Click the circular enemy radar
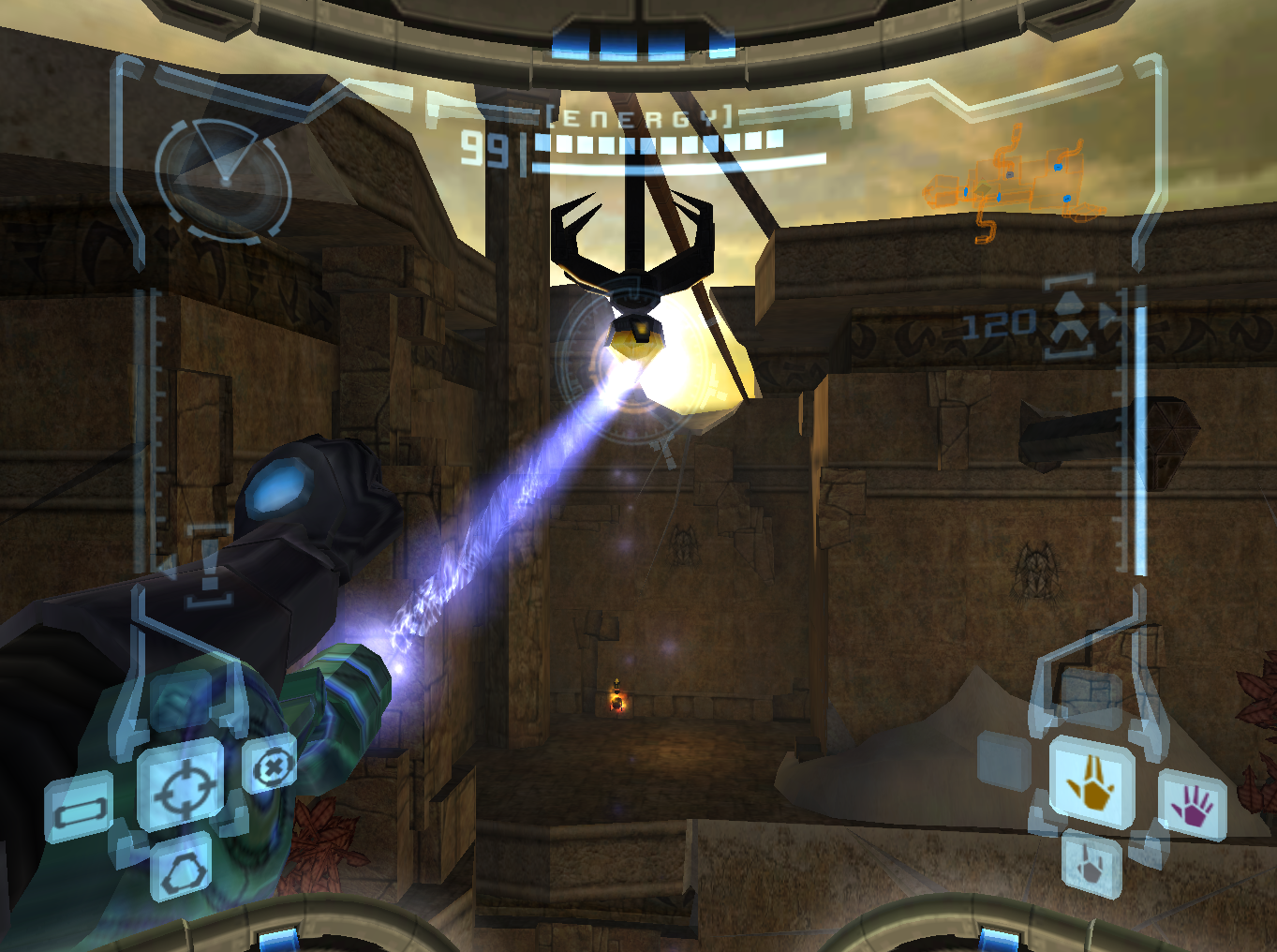 [223, 180]
